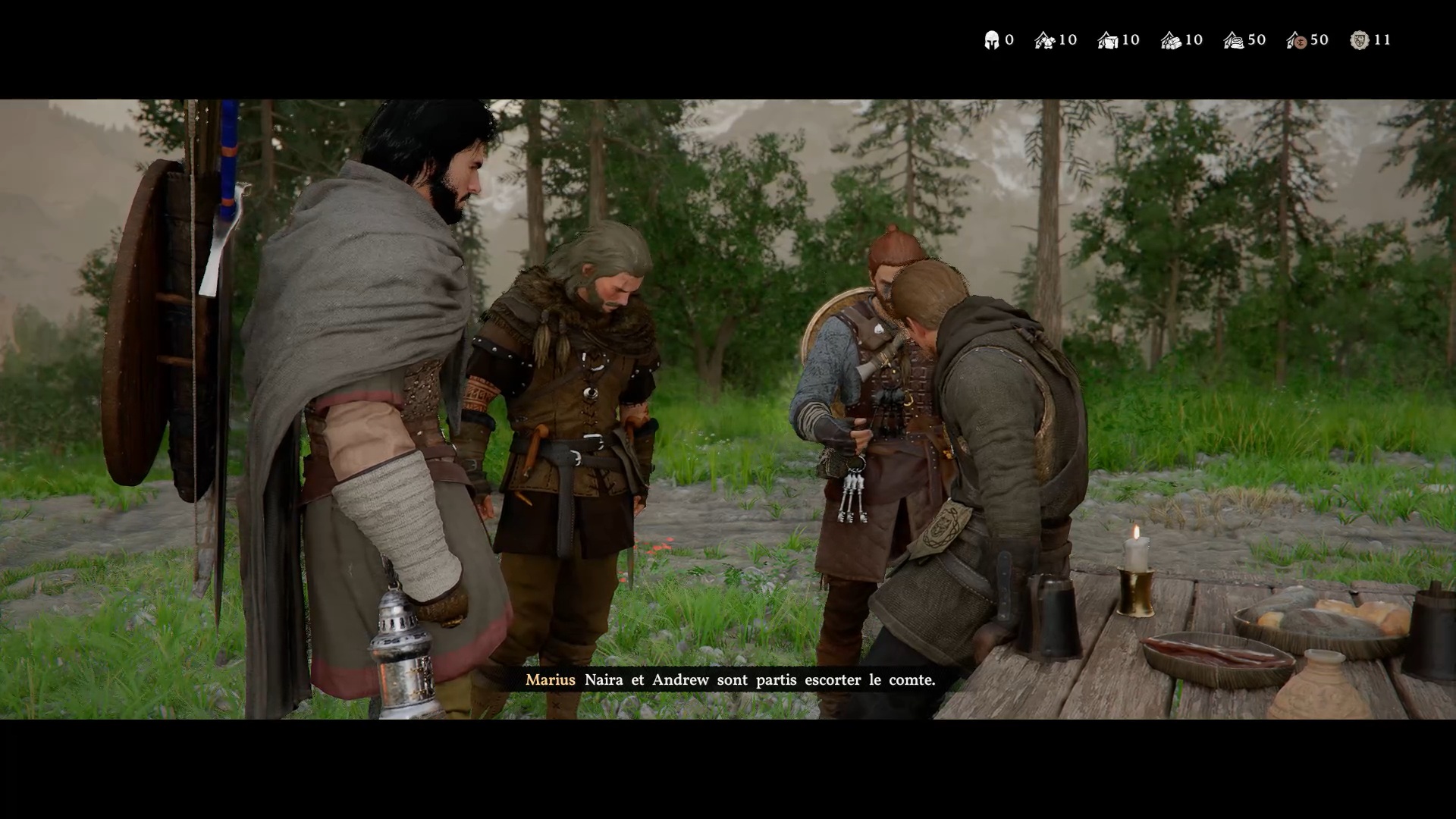Click the helmet troop count icon

pos(991,40)
